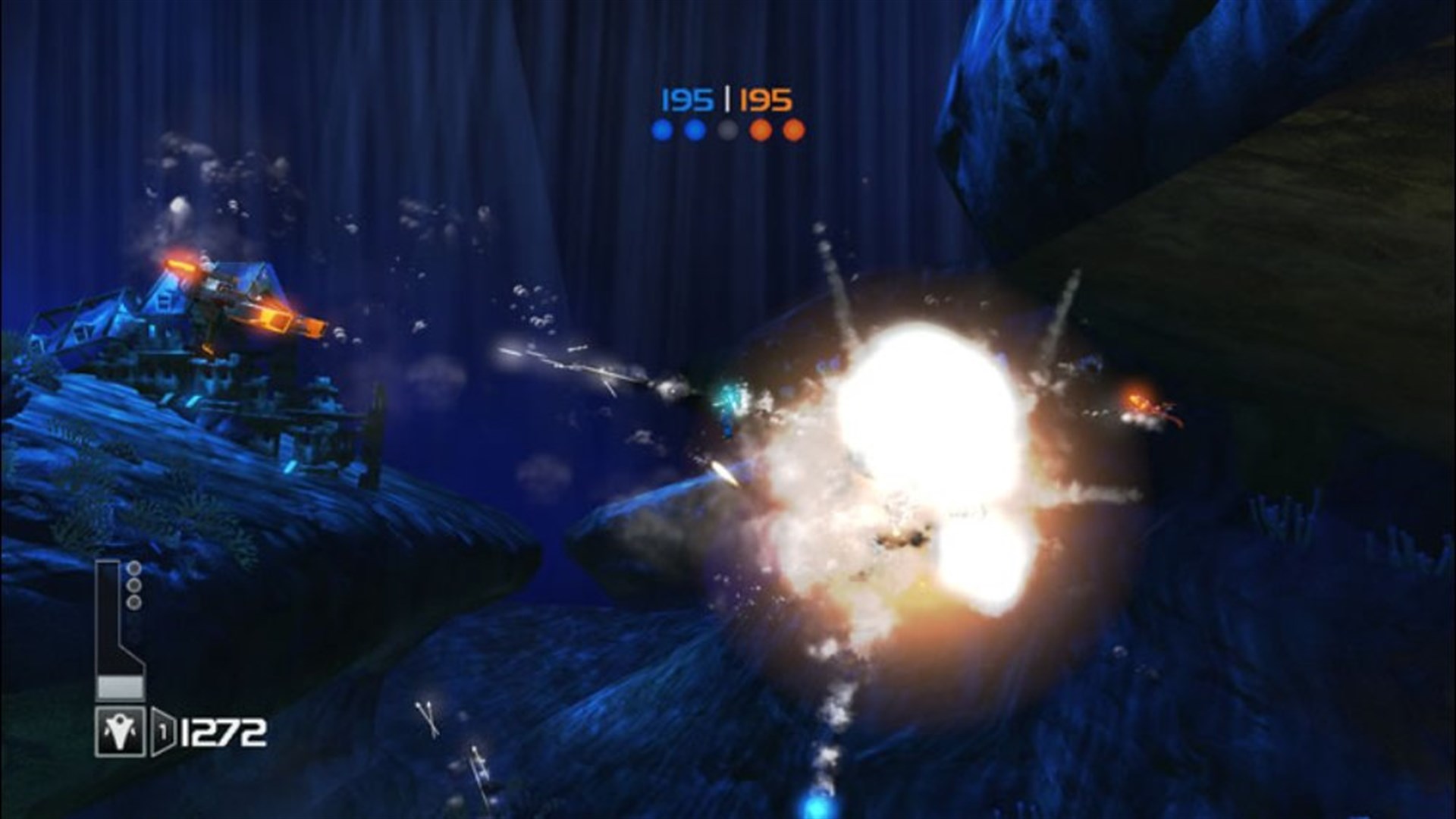Click the second blue team dot
This screenshot has width=1456, height=819.
[x=694, y=130]
